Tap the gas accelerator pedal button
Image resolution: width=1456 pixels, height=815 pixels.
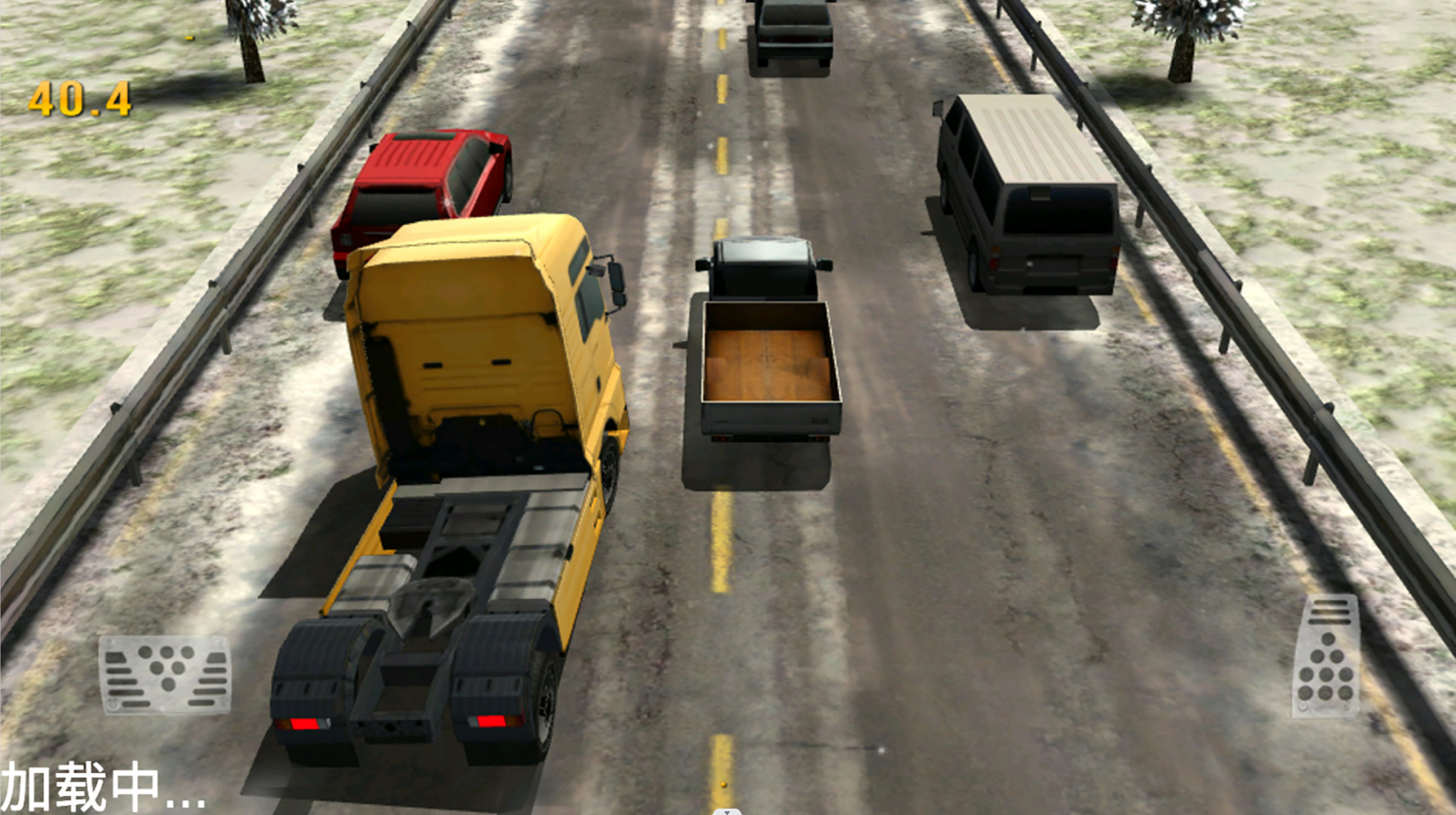coord(1326,656)
